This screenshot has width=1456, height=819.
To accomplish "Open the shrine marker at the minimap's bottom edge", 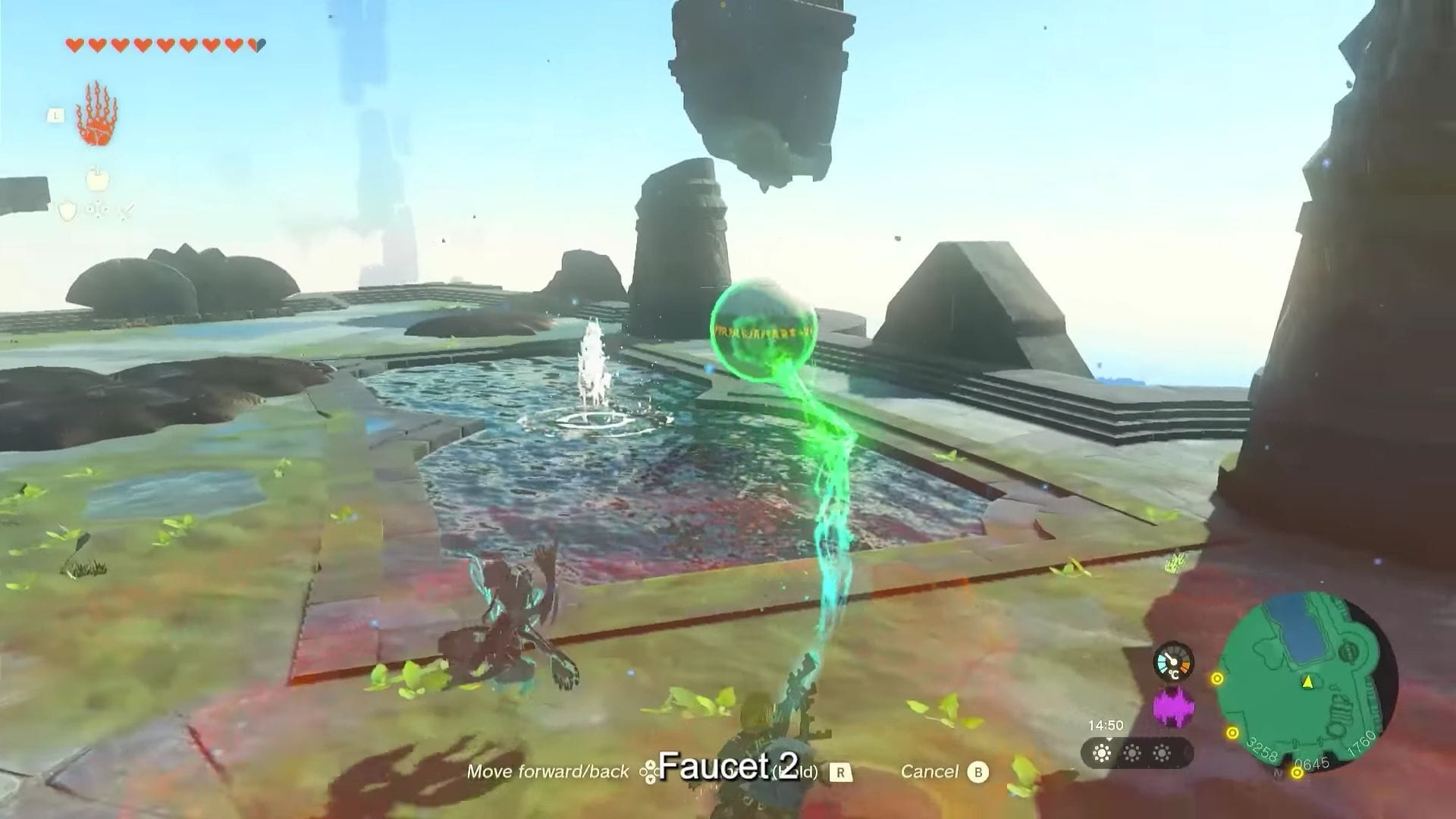I will coord(1297,773).
